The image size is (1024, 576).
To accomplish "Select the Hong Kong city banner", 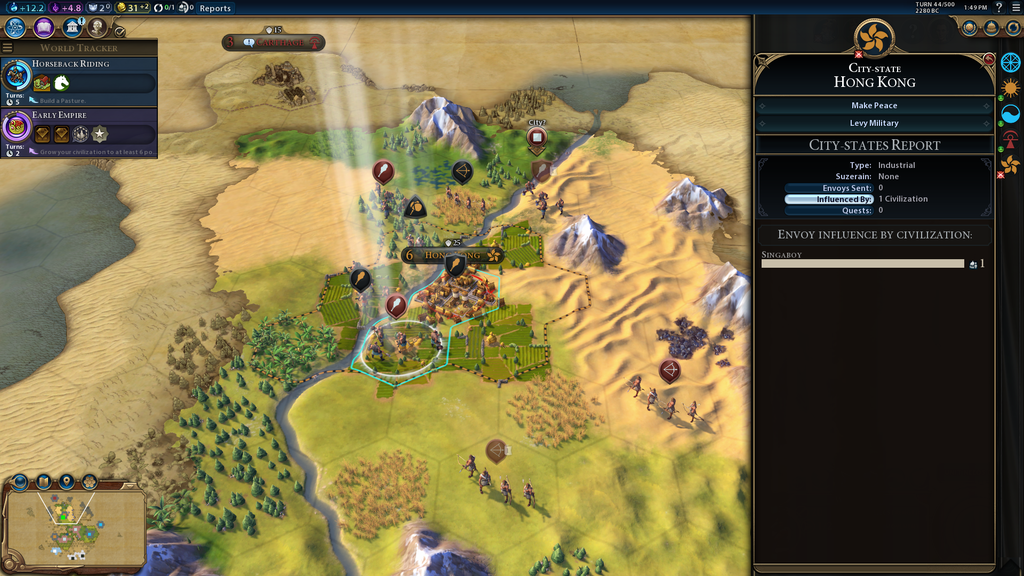I will coord(452,255).
